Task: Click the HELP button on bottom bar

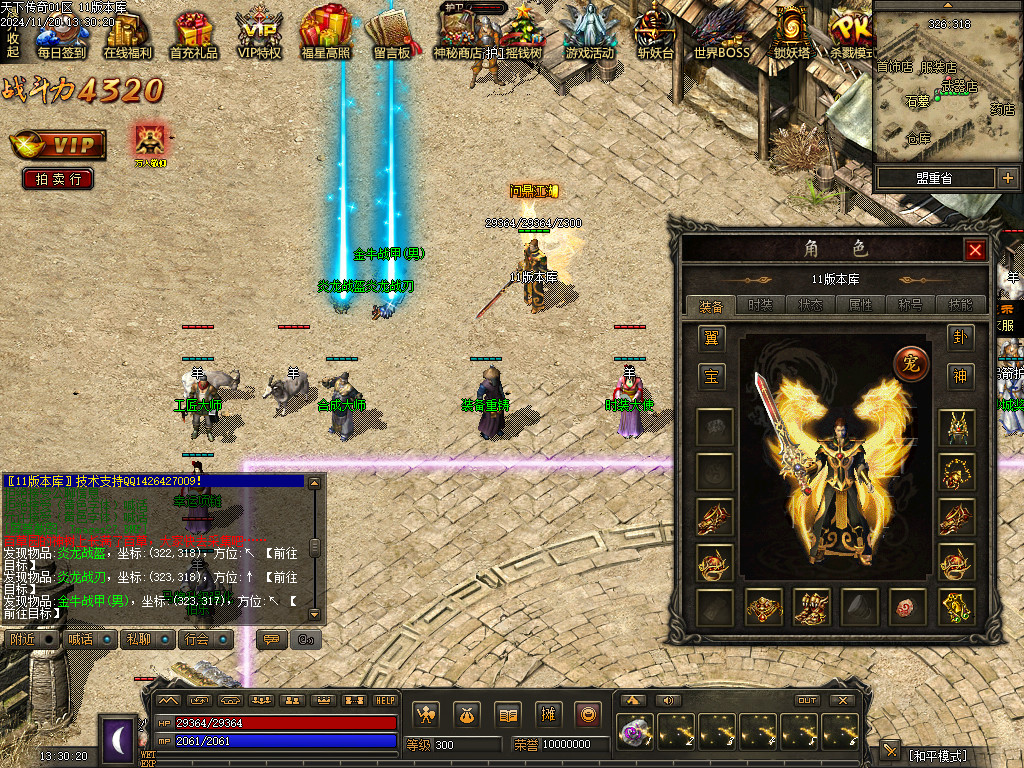Action: click(385, 700)
